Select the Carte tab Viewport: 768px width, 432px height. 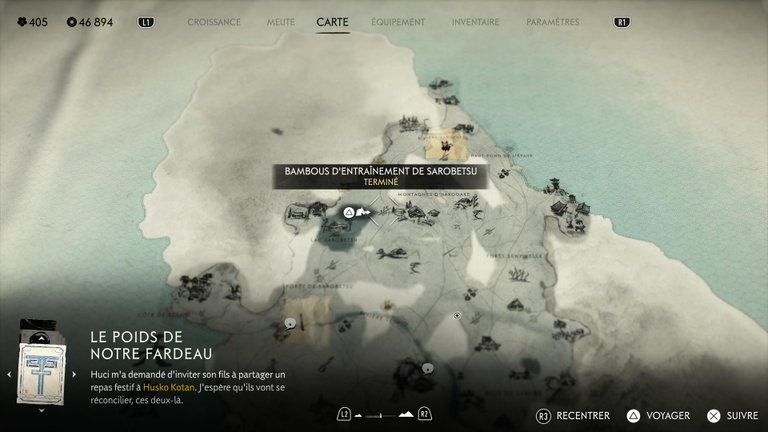332,22
